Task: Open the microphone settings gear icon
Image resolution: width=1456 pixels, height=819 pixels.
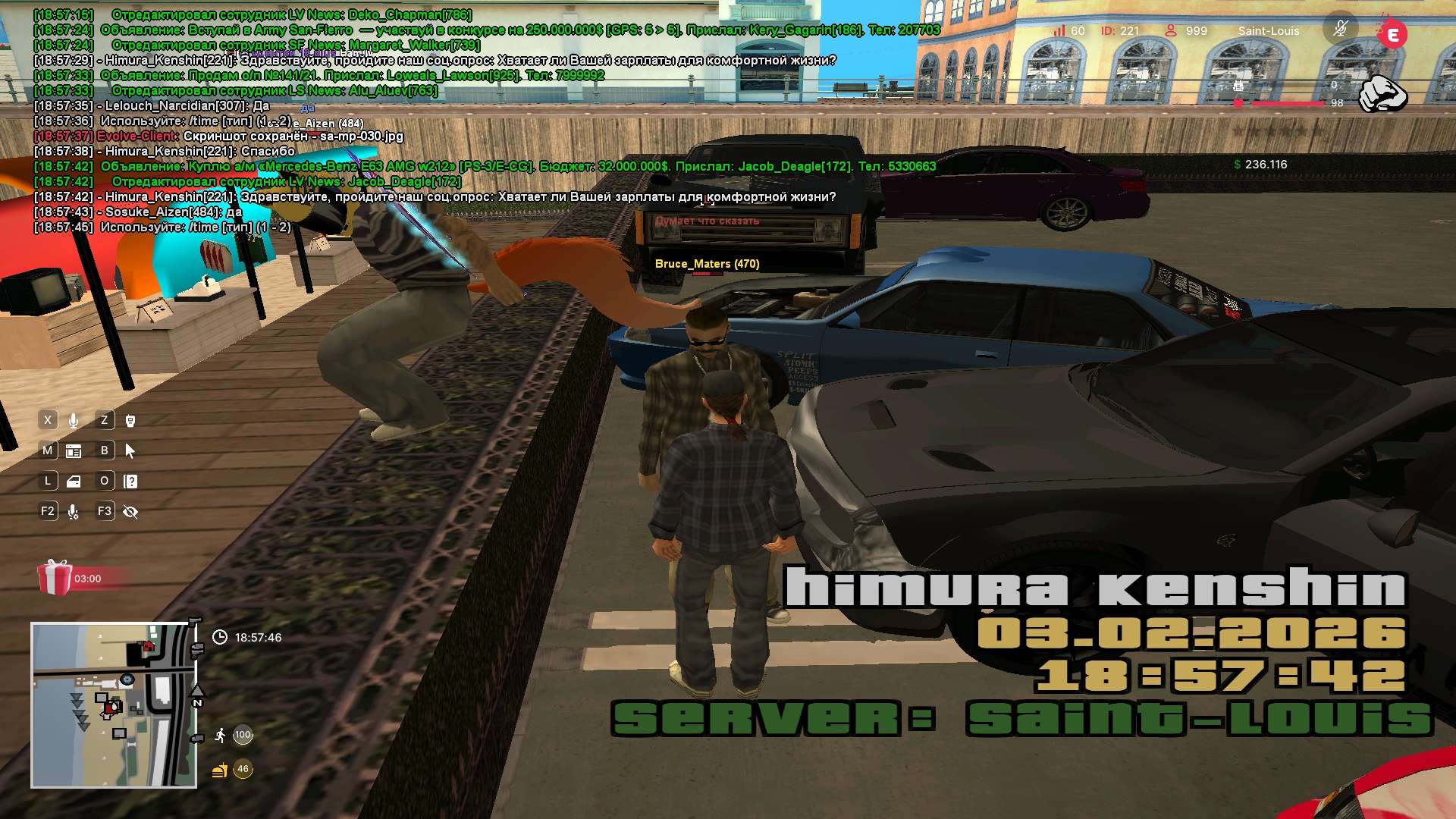Action: (x=74, y=512)
